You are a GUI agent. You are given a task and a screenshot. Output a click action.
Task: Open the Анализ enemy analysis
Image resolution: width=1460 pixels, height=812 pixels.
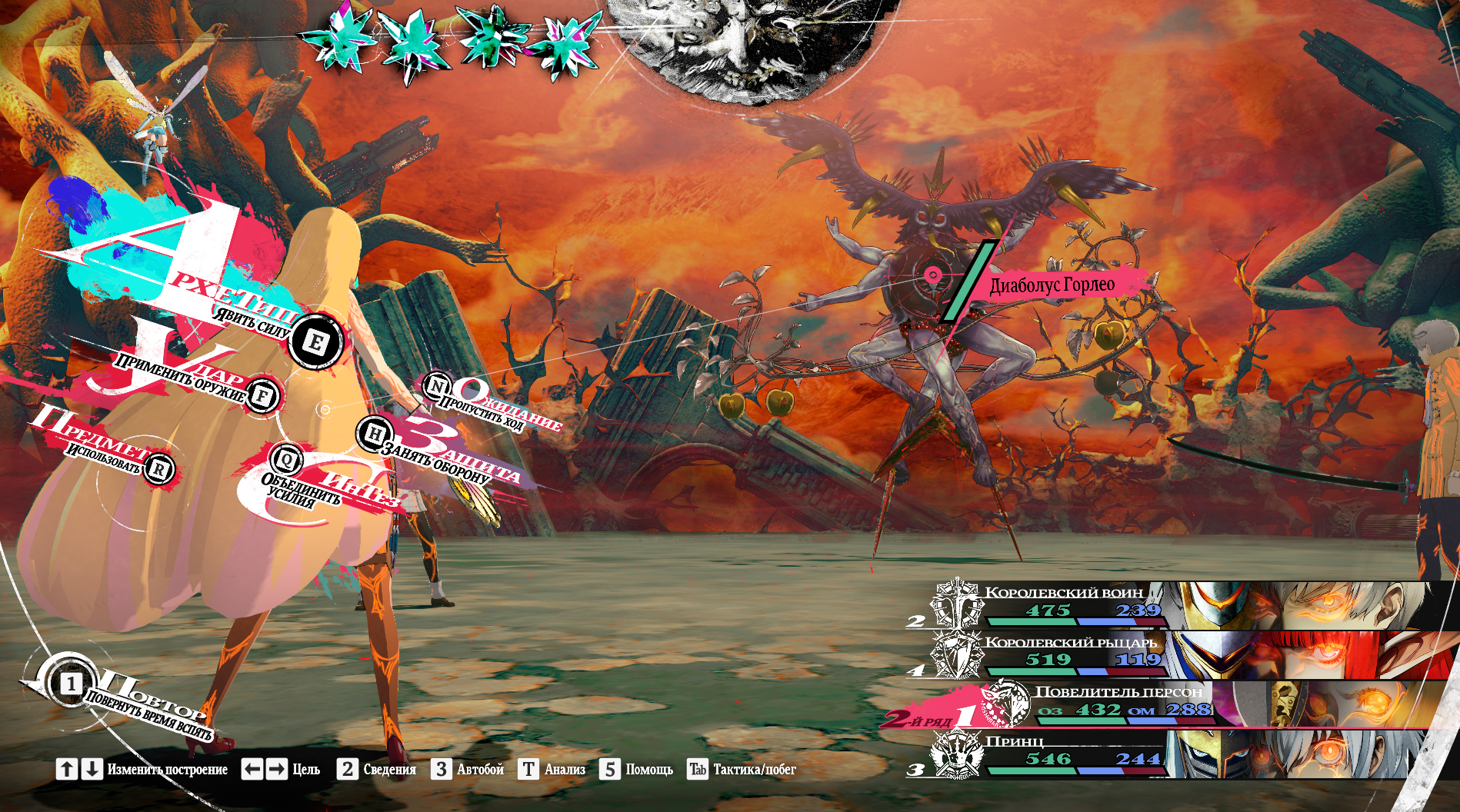point(552,769)
